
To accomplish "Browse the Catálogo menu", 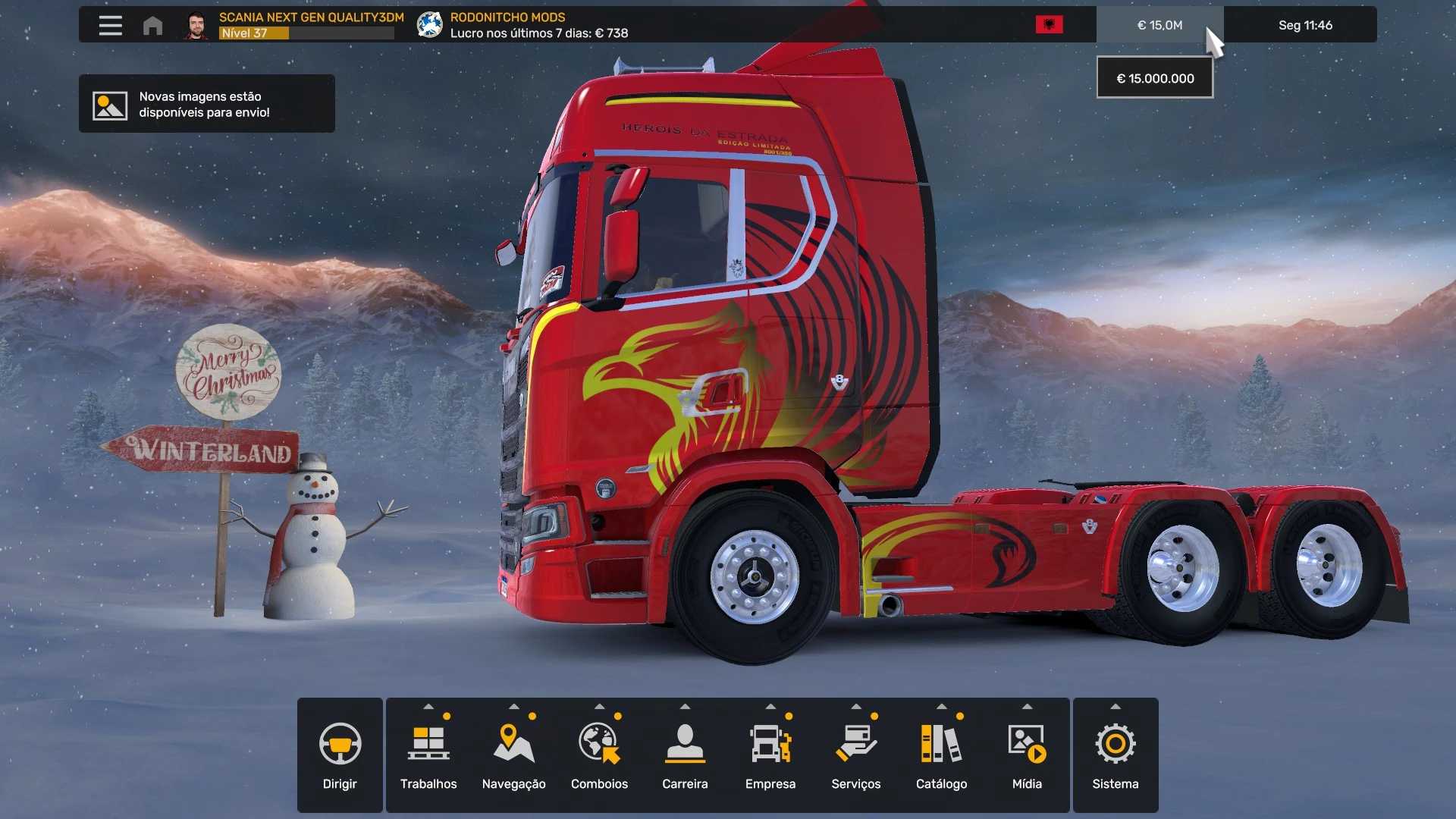I will tap(941, 755).
